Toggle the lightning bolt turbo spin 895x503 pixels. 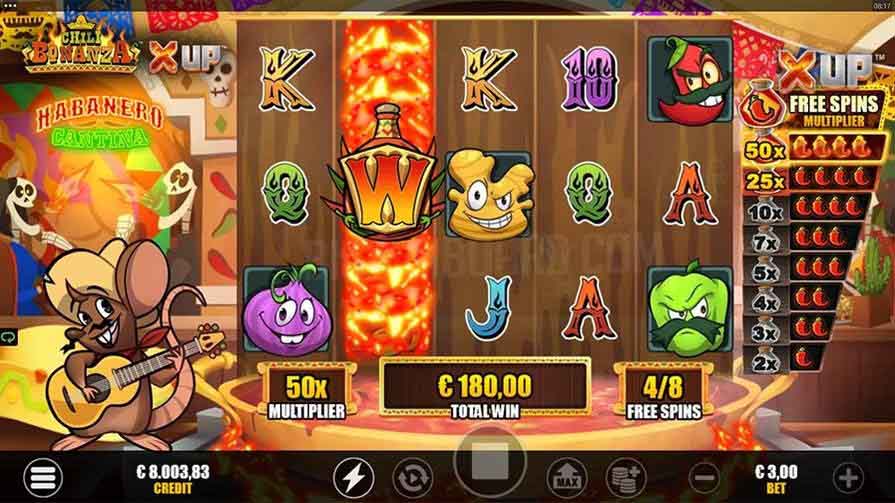pyautogui.click(x=352, y=476)
